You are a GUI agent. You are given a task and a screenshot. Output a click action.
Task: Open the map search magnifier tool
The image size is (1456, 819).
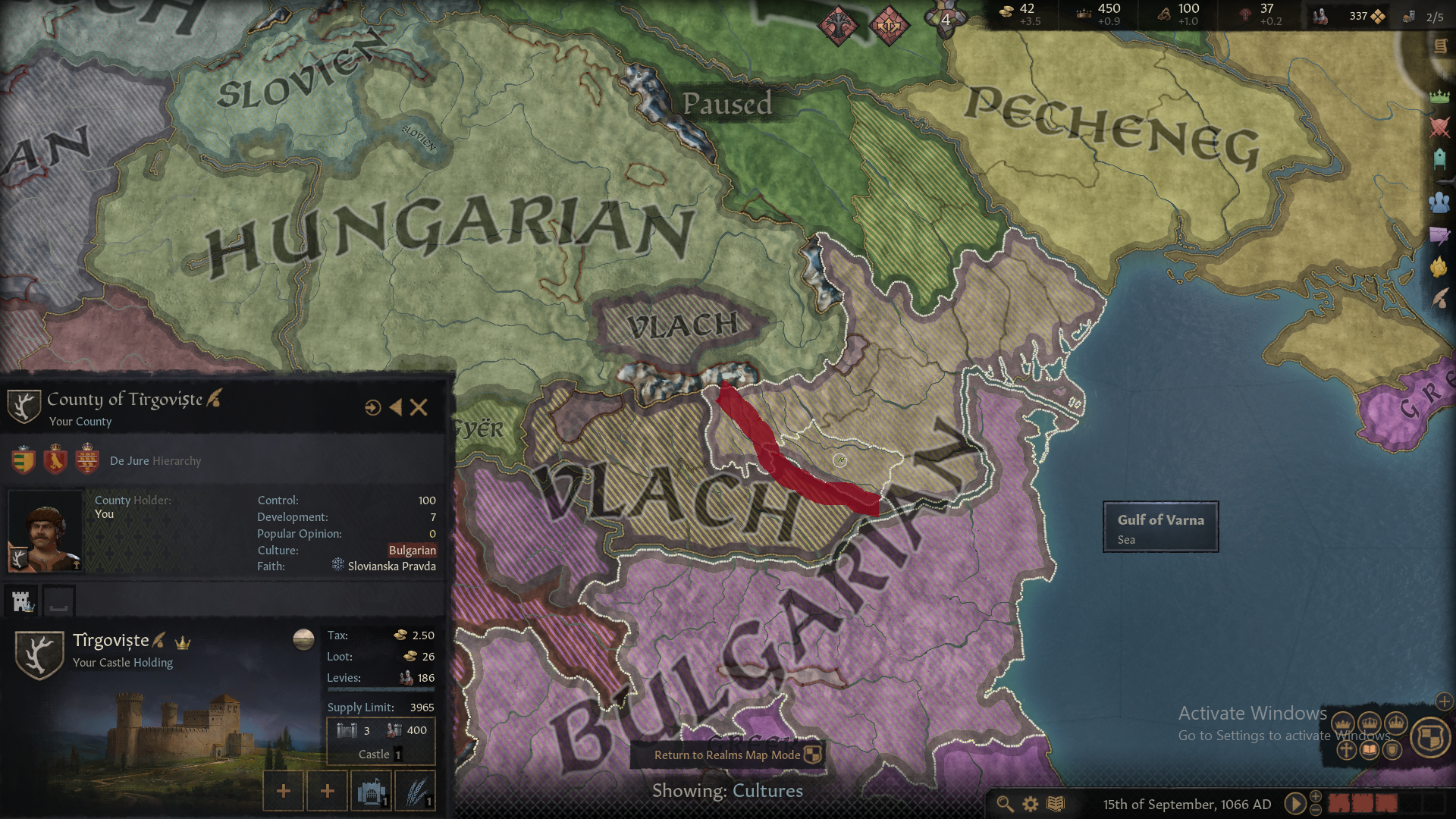point(1003,803)
